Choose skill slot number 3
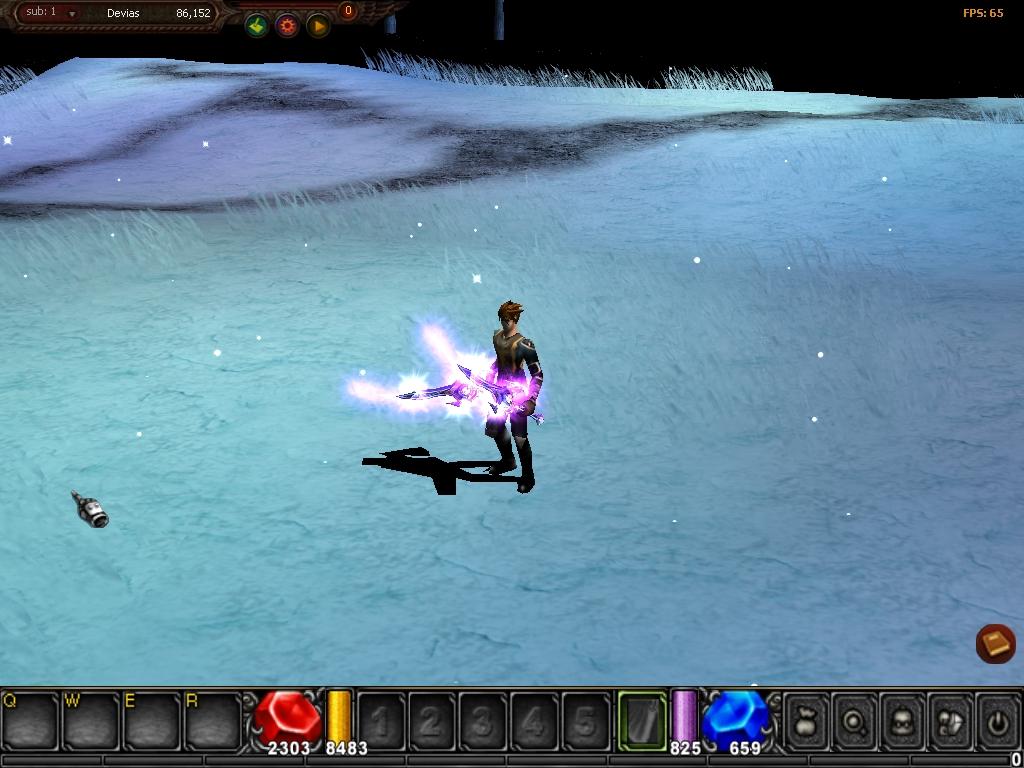This screenshot has width=1024, height=768. click(x=483, y=720)
